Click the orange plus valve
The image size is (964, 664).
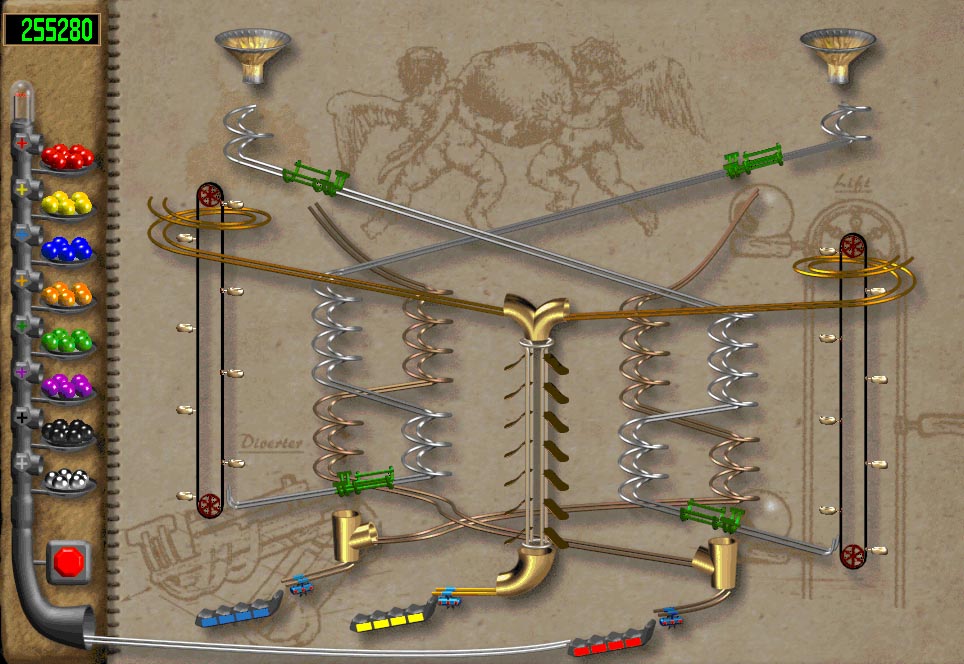(x=22, y=280)
